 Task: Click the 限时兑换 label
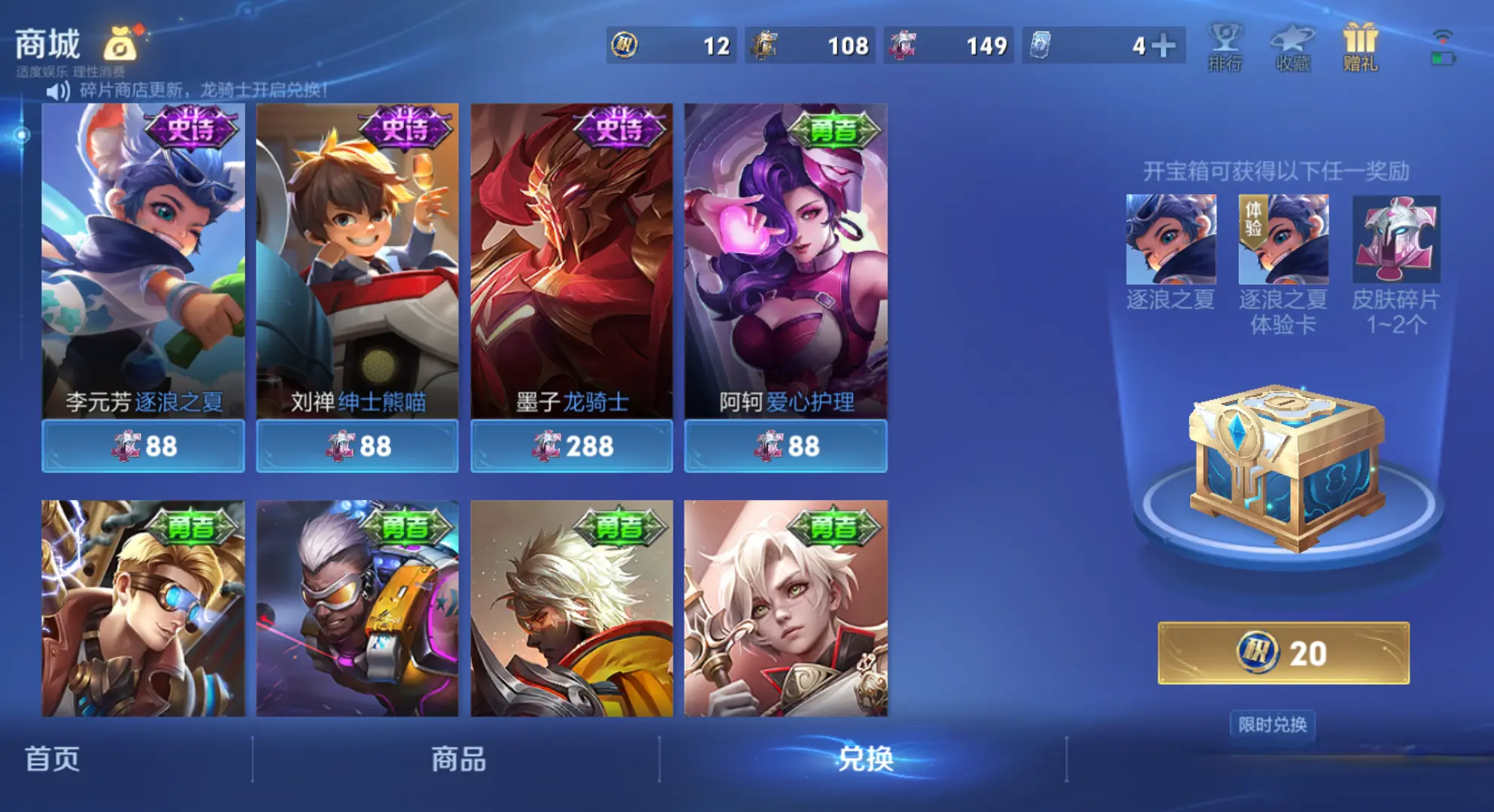coord(1272,724)
